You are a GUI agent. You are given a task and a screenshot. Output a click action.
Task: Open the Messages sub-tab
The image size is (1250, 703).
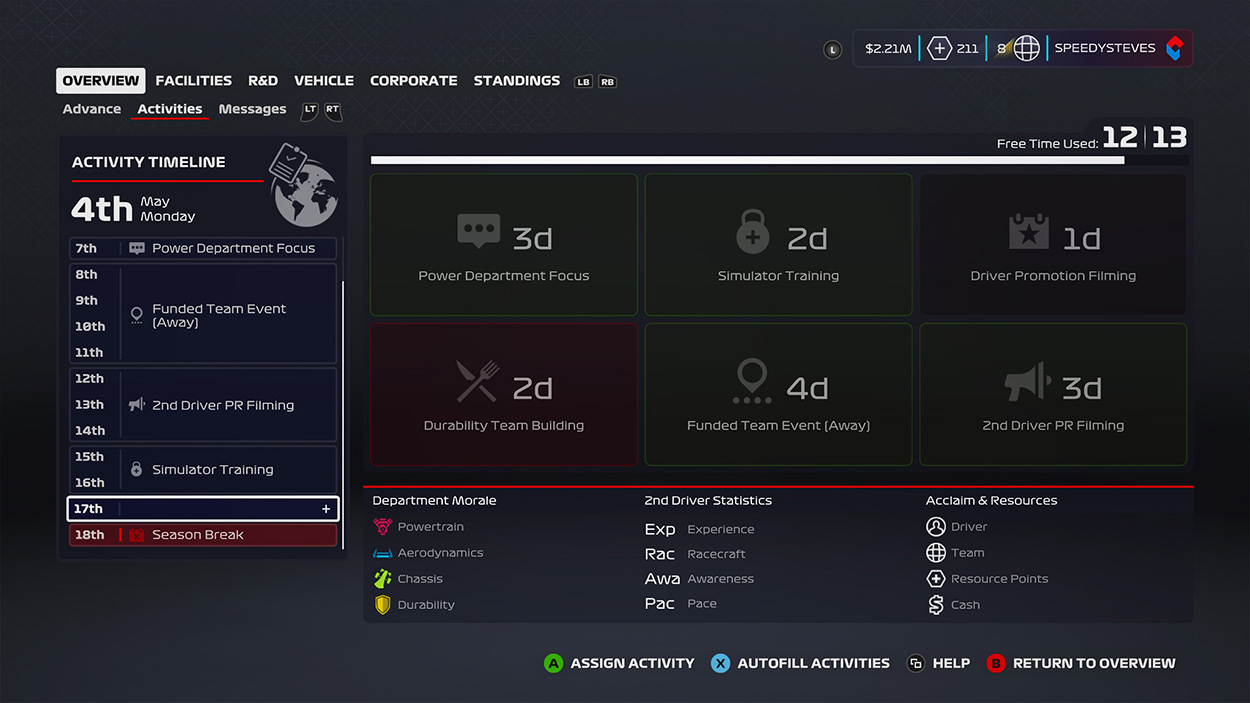click(252, 109)
